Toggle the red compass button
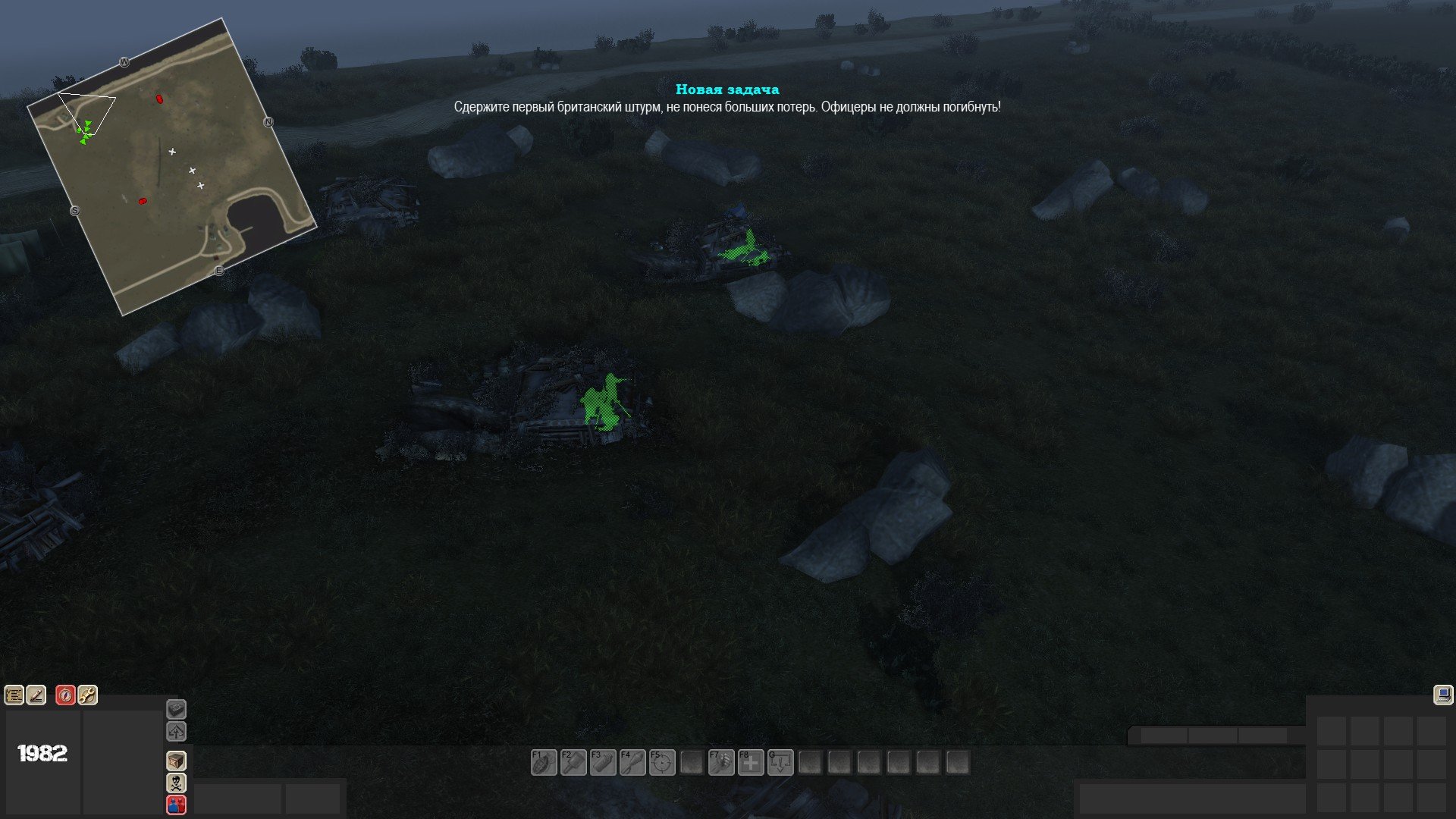This screenshot has width=1456, height=819. click(66, 695)
